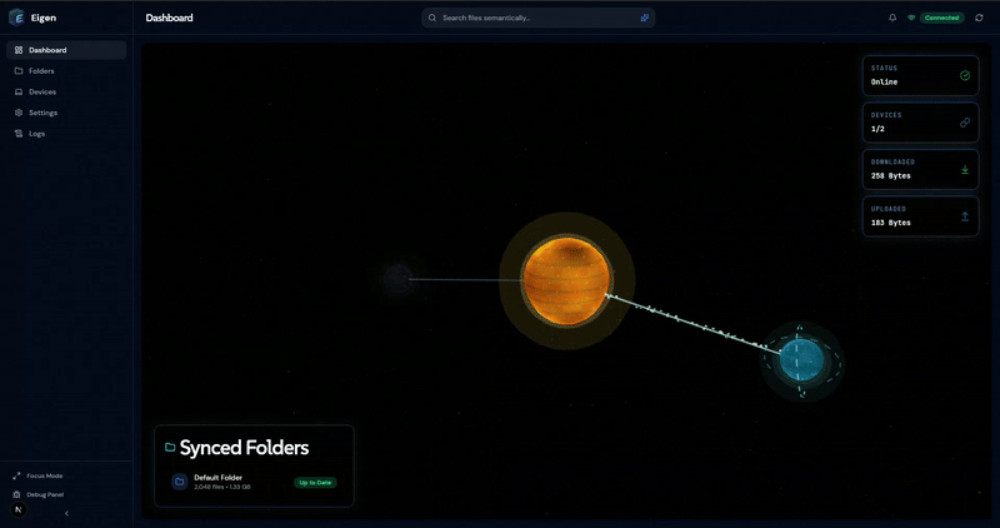Open the notifications bell
The height and width of the screenshot is (528, 1000).
(892, 18)
